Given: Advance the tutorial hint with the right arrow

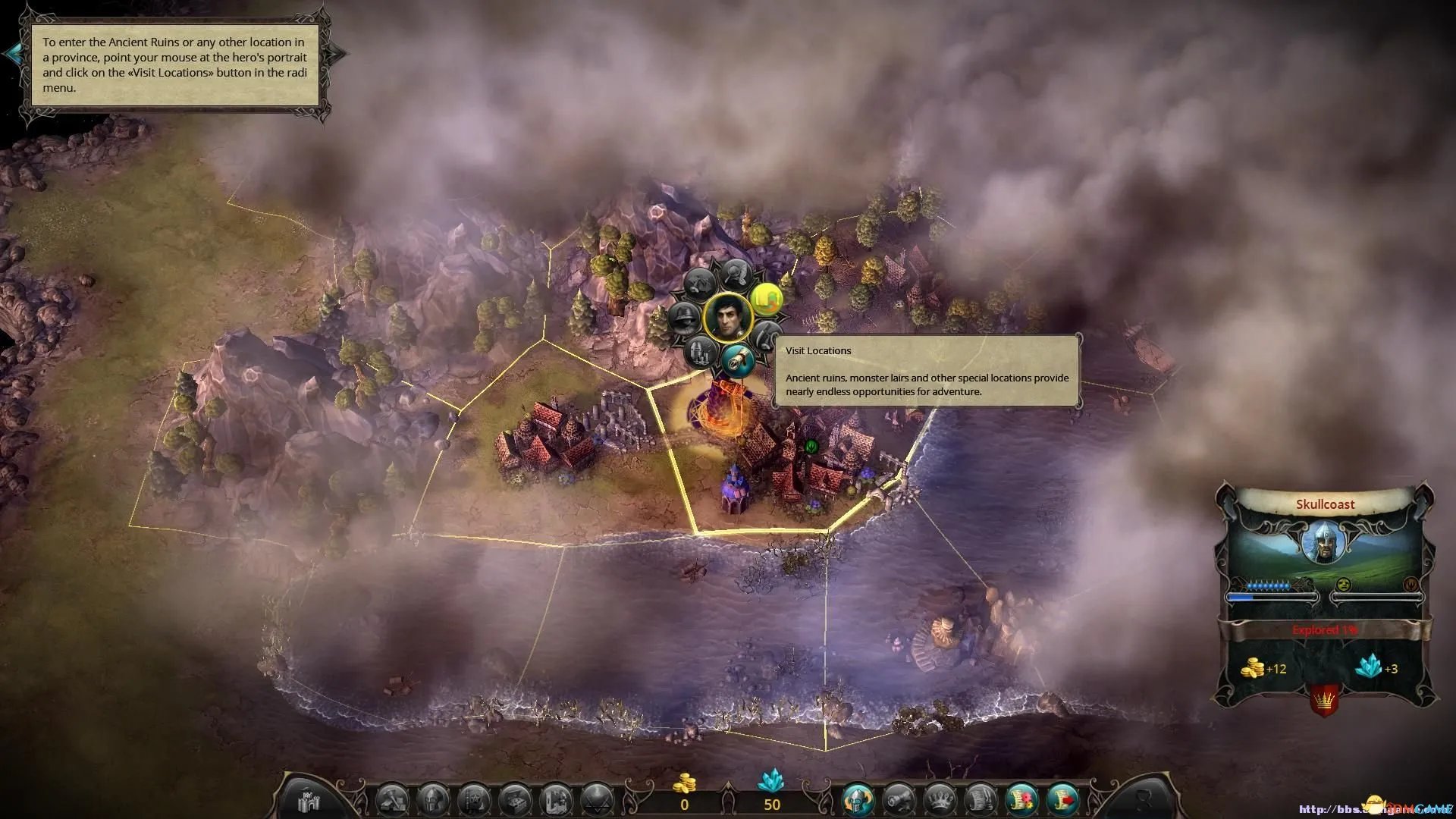Looking at the screenshot, I should (x=338, y=53).
